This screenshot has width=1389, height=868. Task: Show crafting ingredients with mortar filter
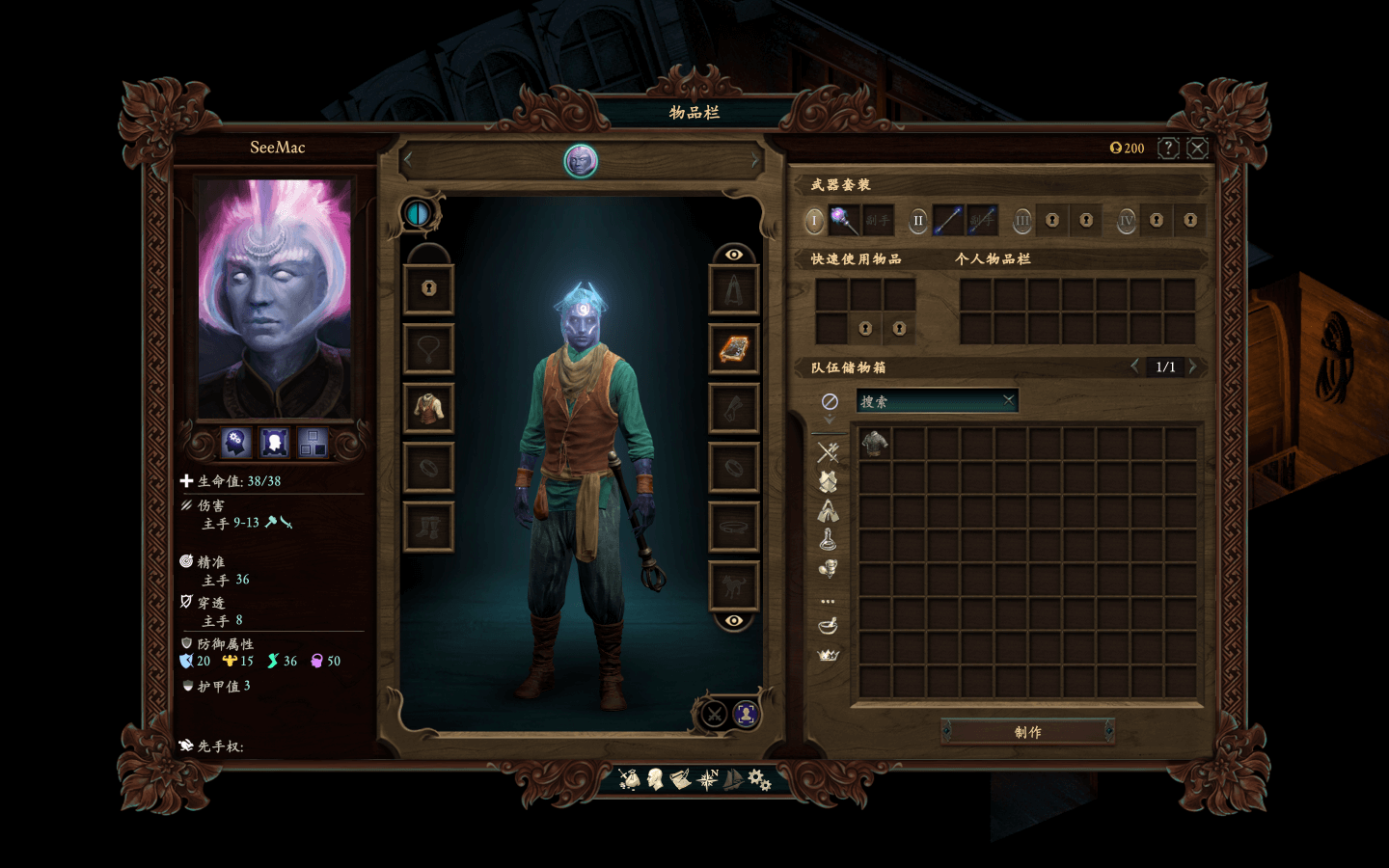[828, 626]
